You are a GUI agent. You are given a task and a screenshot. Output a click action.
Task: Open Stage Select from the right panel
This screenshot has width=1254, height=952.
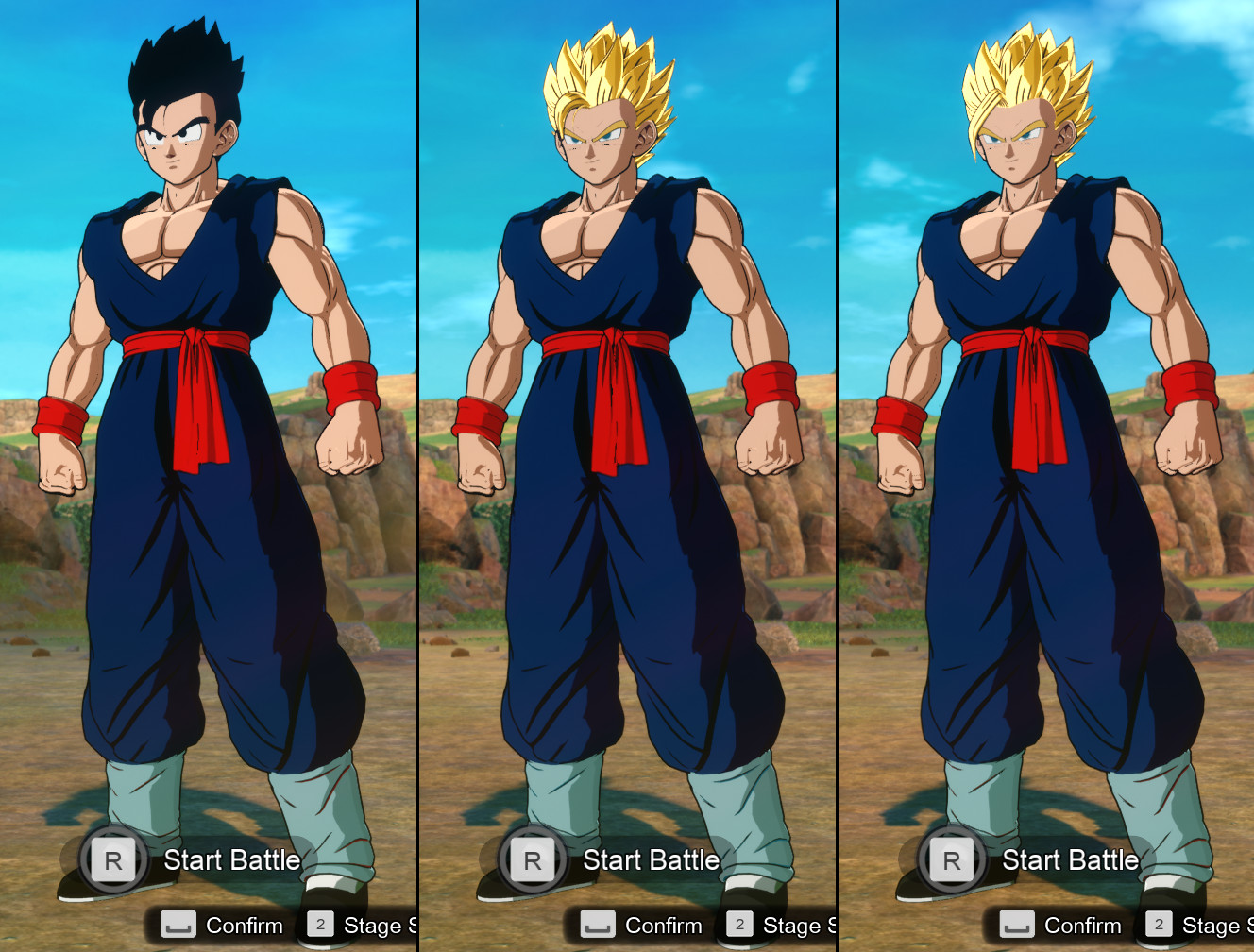pos(1218,925)
